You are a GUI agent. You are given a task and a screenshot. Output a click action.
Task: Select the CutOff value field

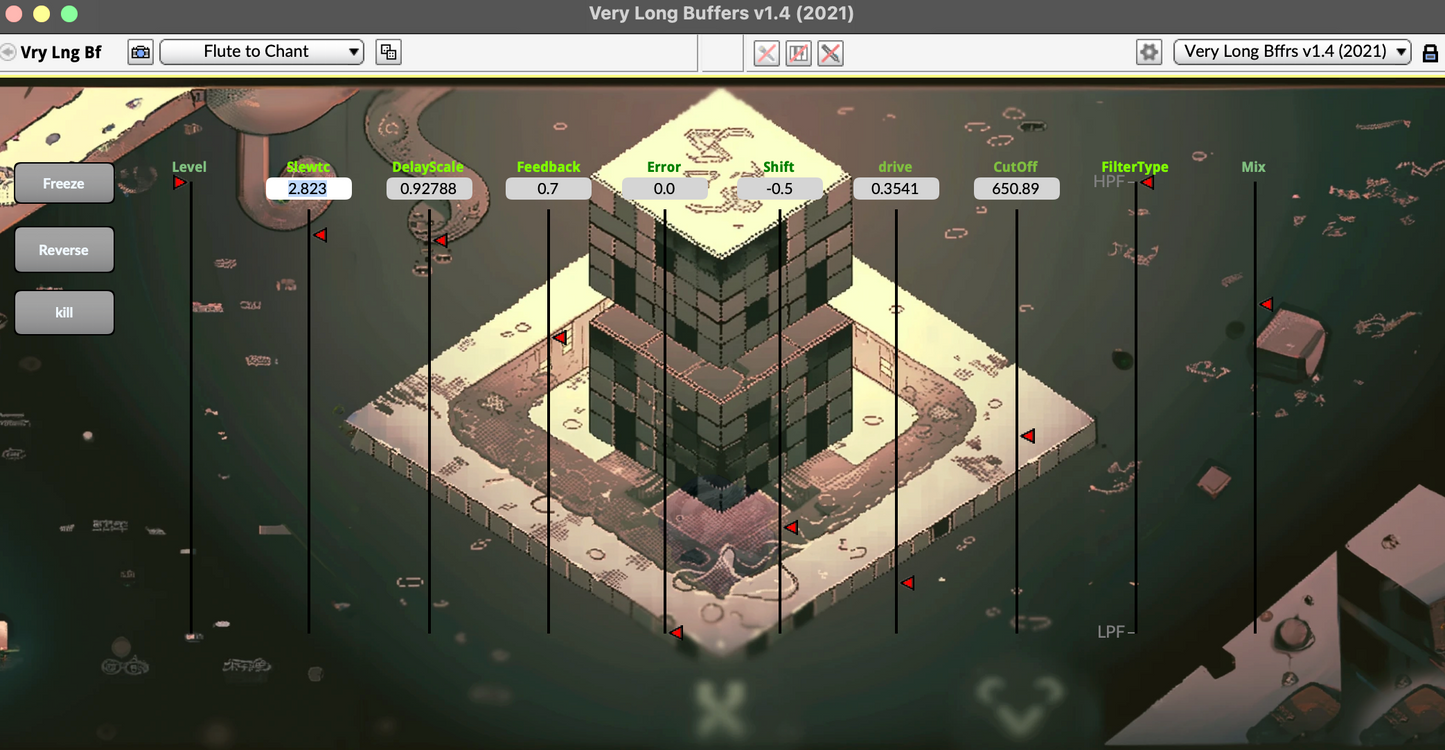1016,188
